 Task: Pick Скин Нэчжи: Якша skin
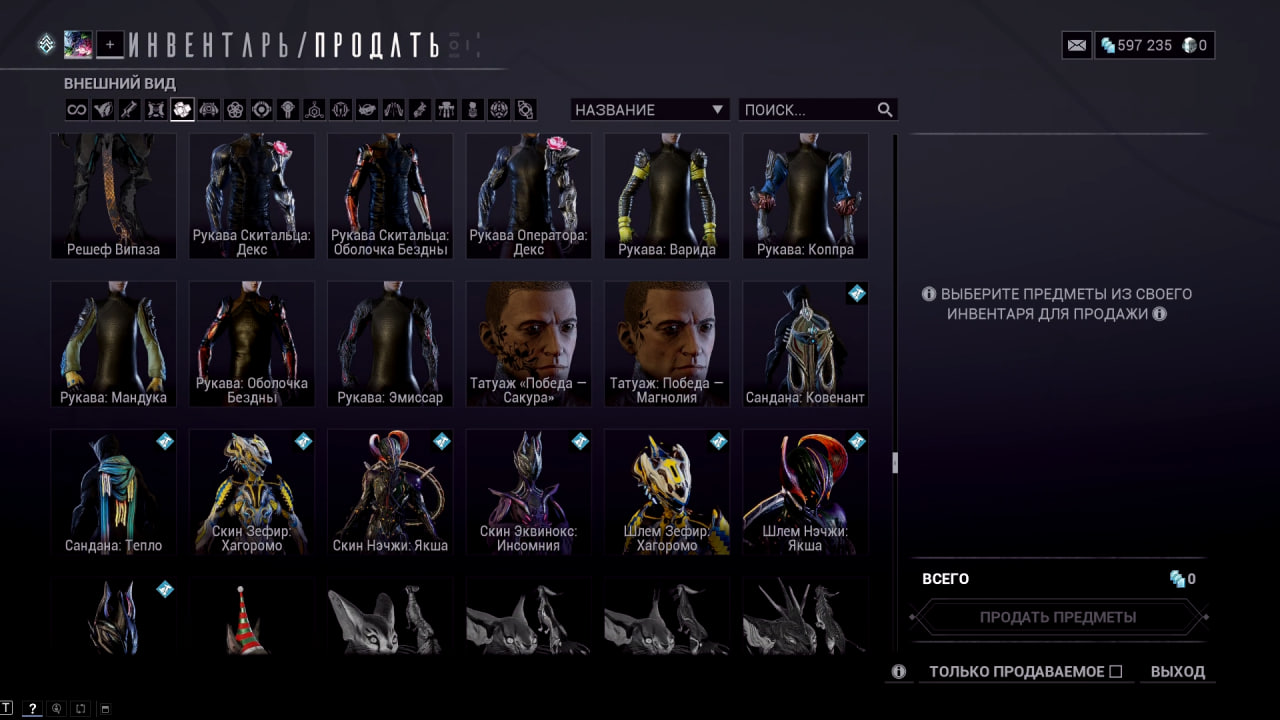tap(390, 492)
